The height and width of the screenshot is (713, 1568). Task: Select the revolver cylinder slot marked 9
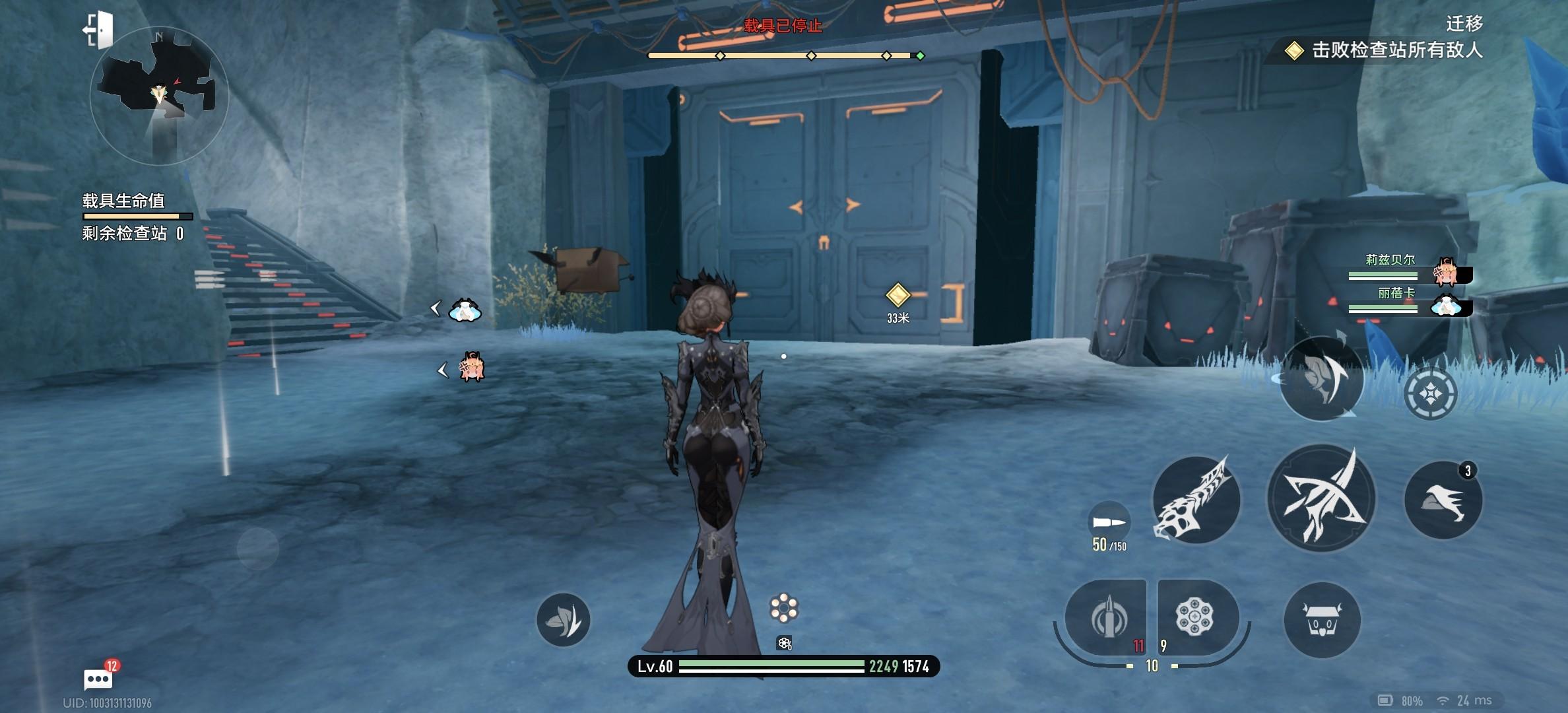pos(1194,617)
